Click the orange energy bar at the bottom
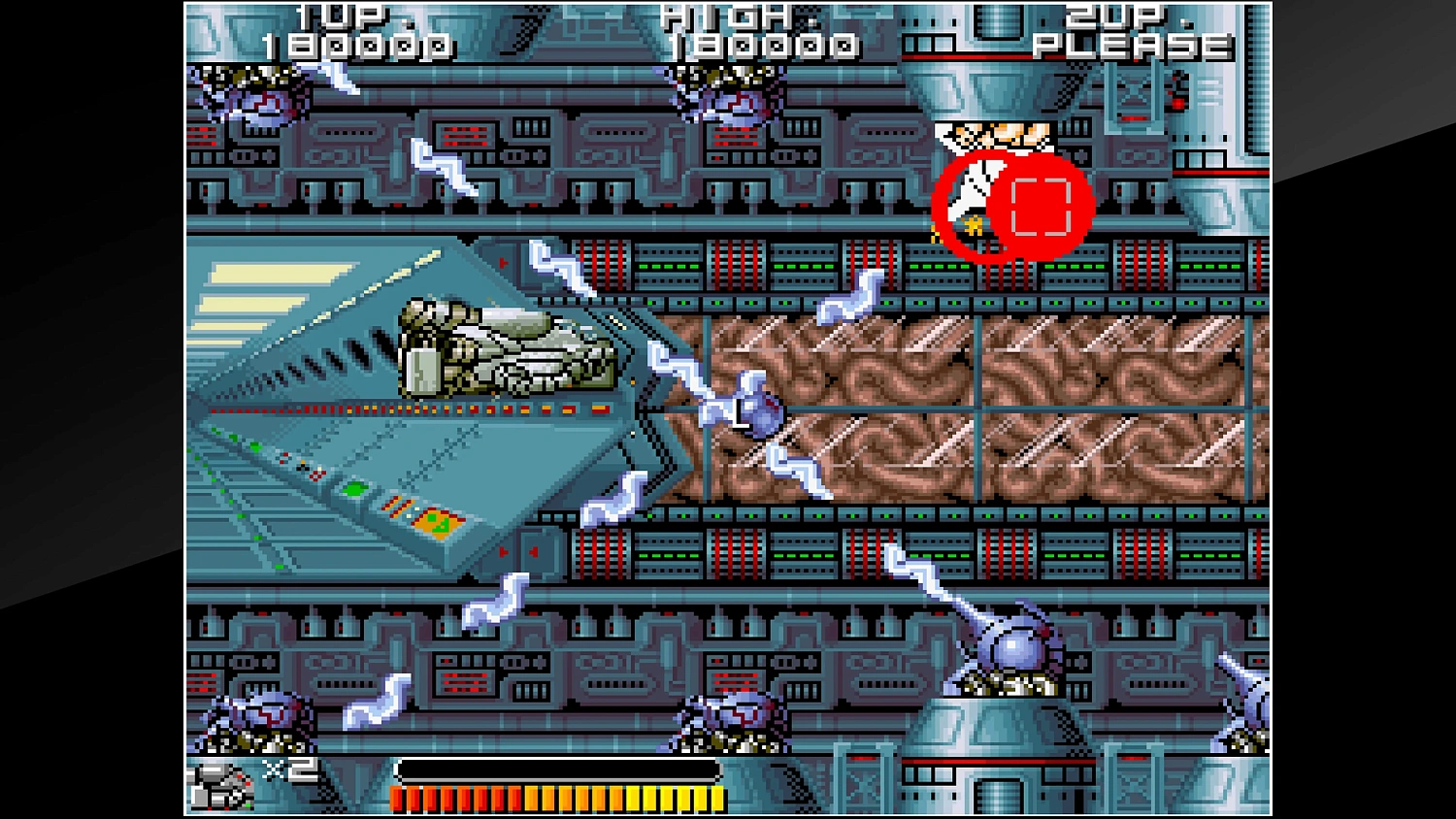 (x=553, y=798)
